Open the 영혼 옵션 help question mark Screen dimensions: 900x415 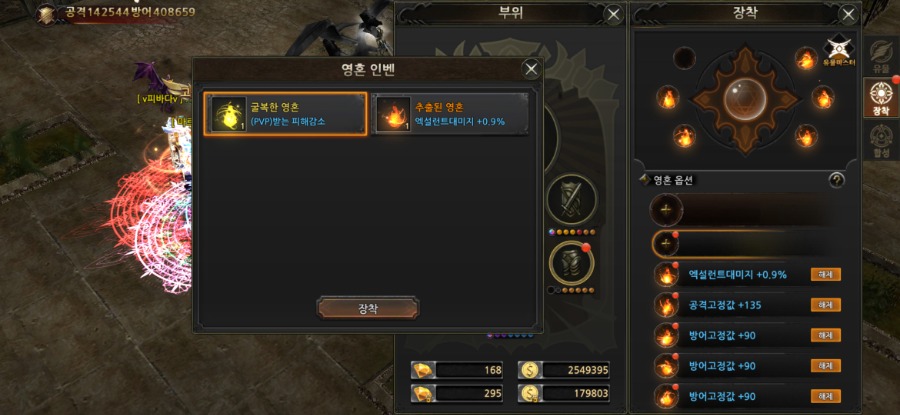click(837, 180)
